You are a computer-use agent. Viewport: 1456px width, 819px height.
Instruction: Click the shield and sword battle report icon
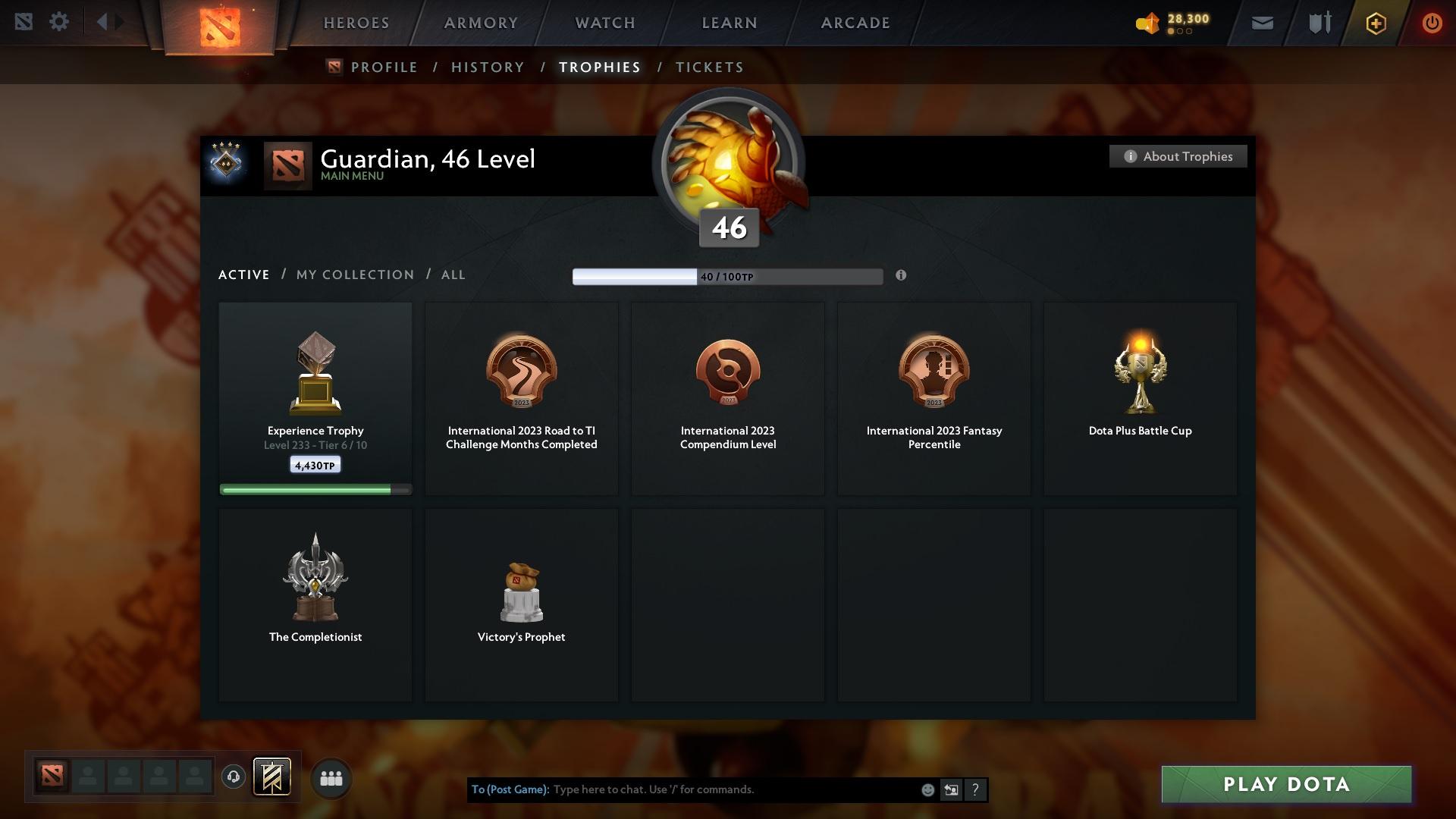(x=1319, y=23)
